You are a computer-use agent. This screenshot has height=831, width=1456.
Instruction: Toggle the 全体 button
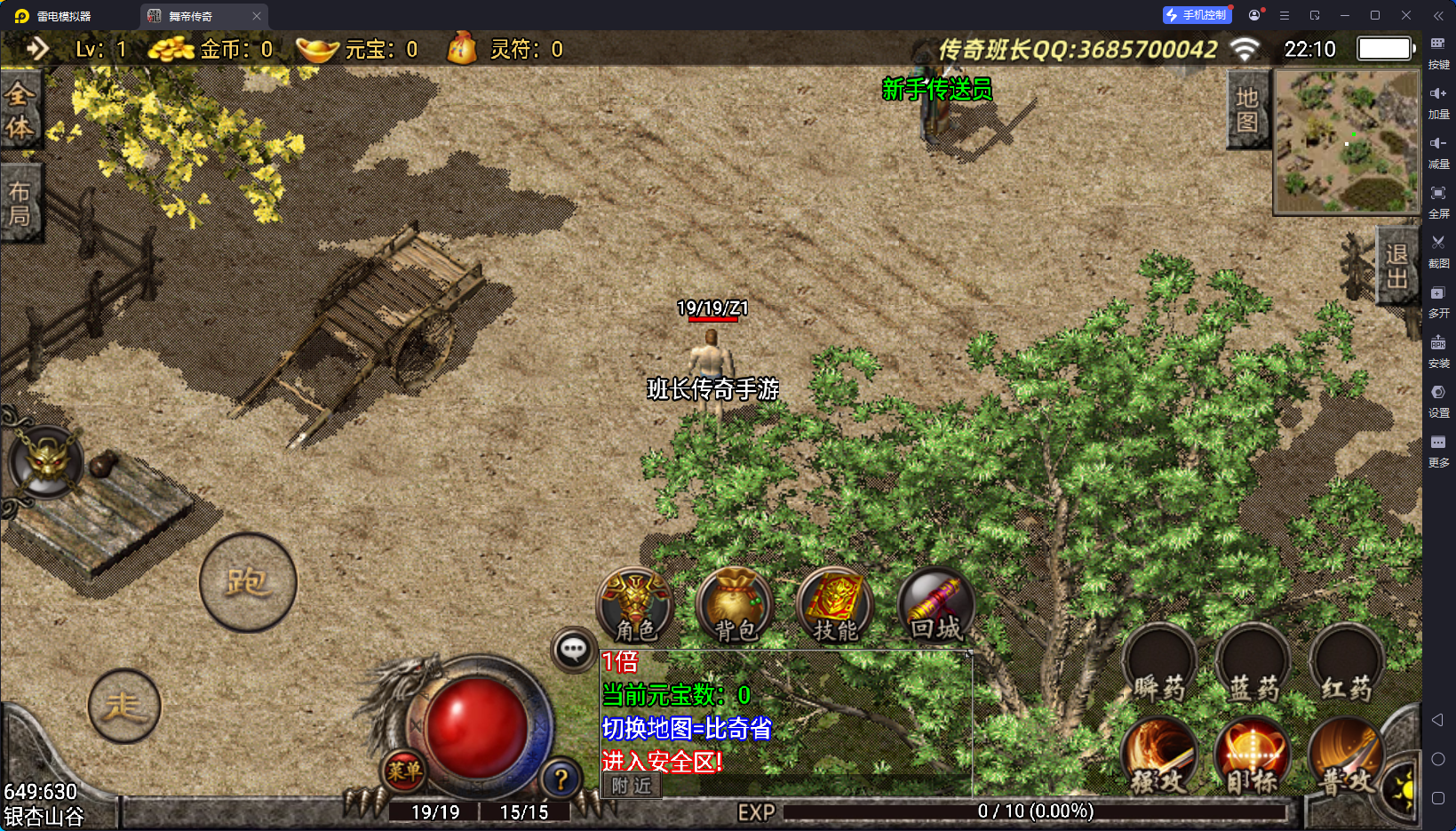pos(20,110)
